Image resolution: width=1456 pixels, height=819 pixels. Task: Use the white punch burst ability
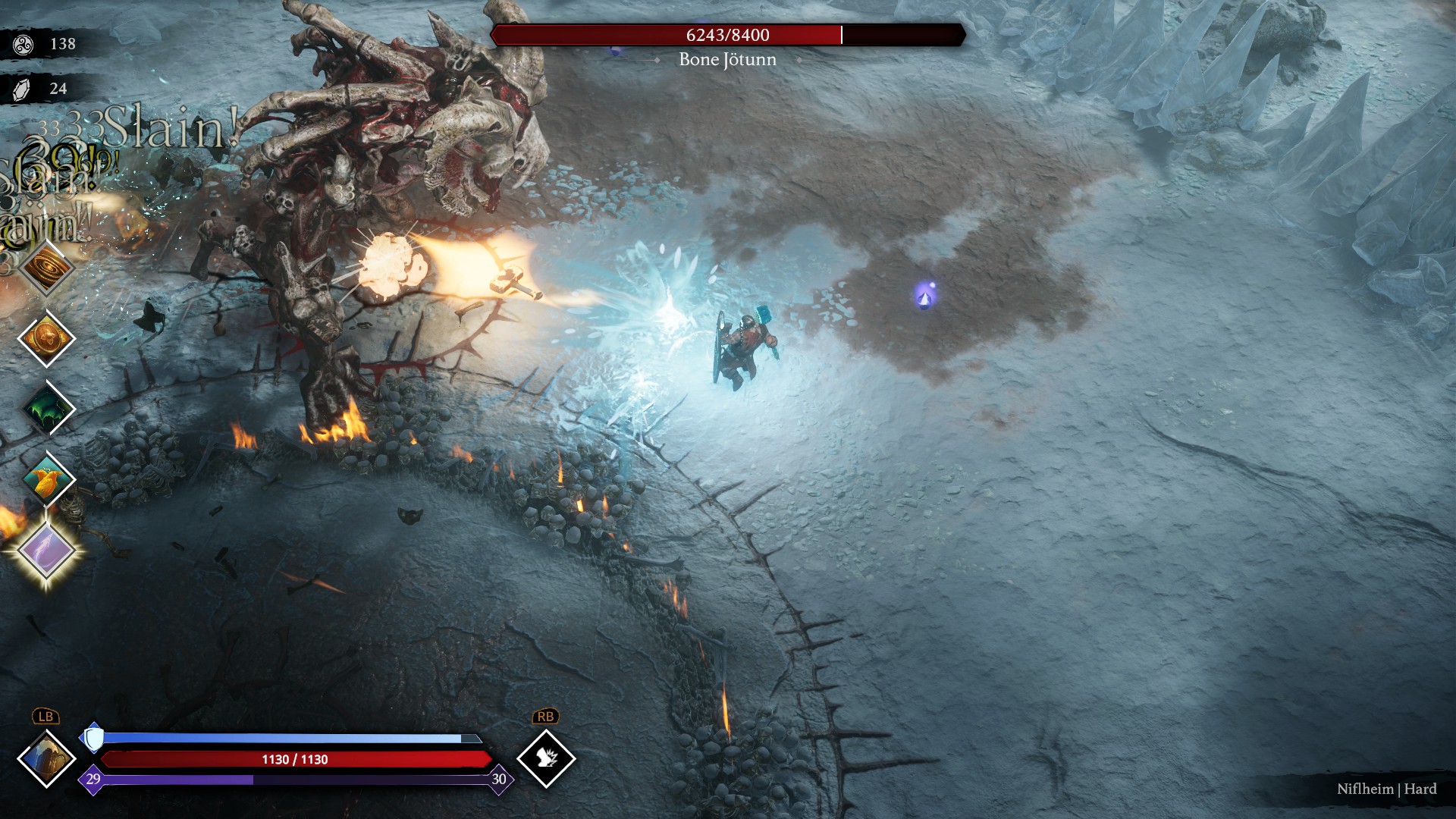pyautogui.click(x=546, y=758)
